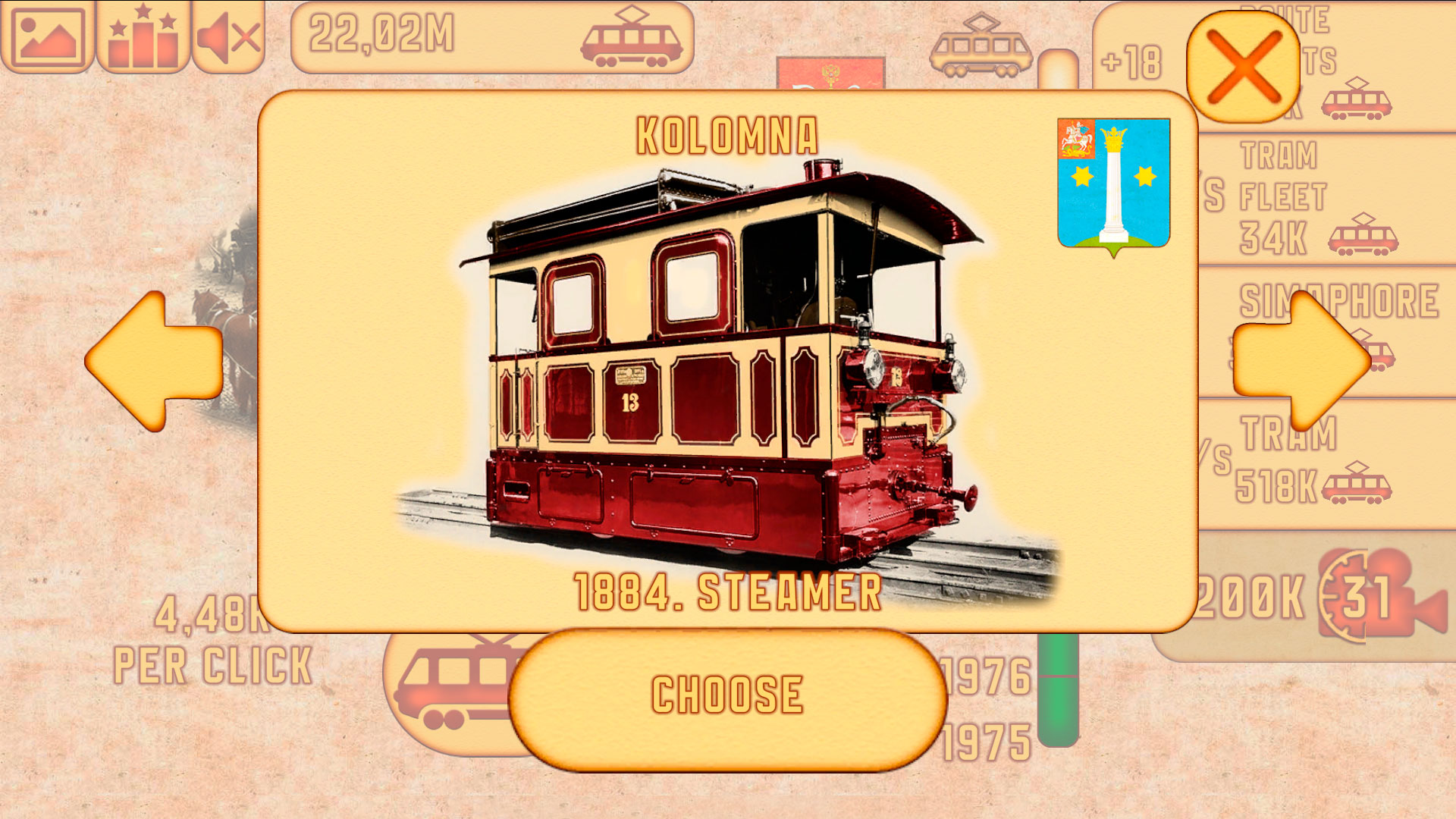Open the leaderboard rankings icon
The width and height of the screenshot is (1456, 819).
coord(140,36)
